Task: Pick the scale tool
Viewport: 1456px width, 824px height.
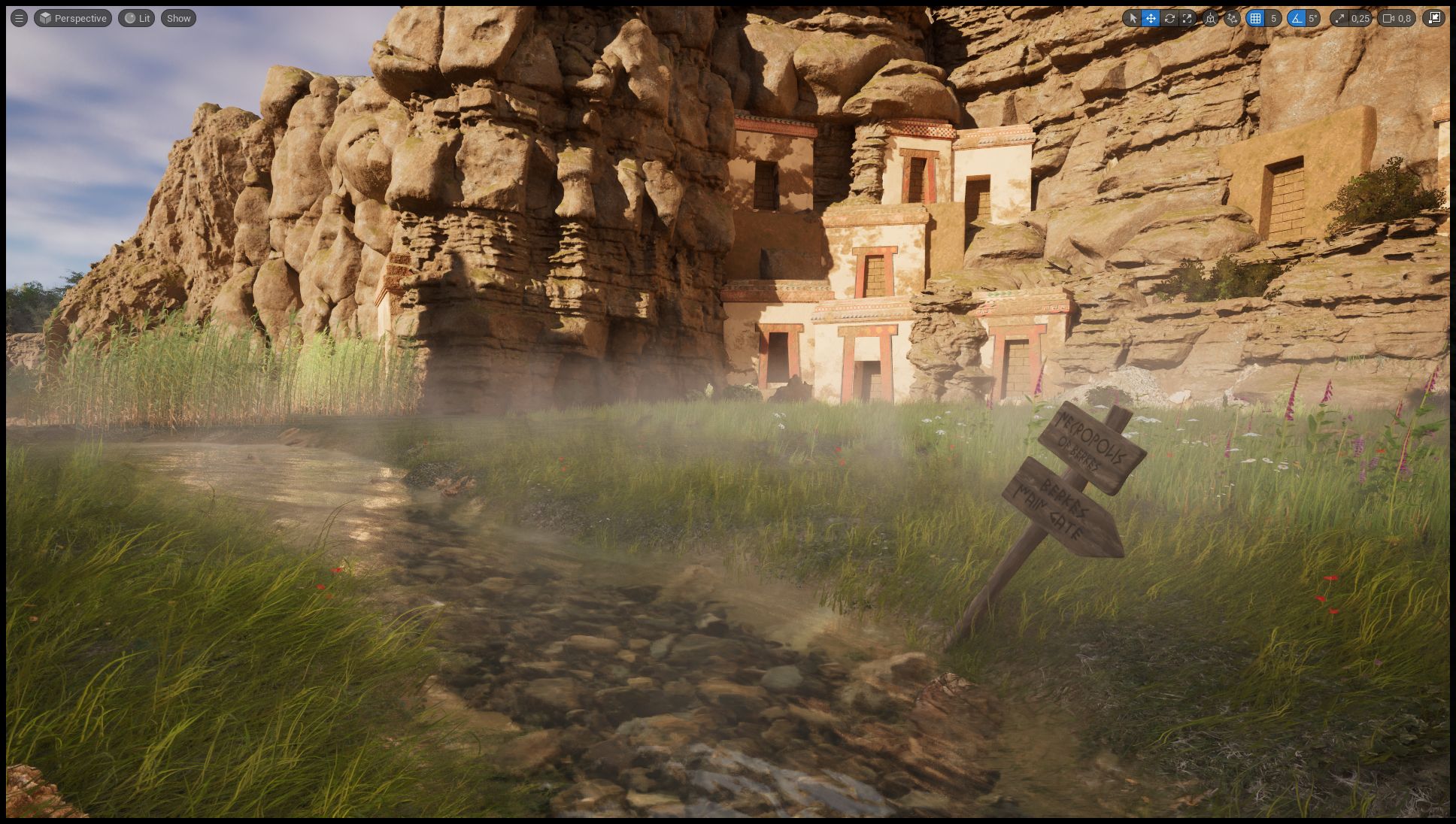Action: click(x=1188, y=18)
